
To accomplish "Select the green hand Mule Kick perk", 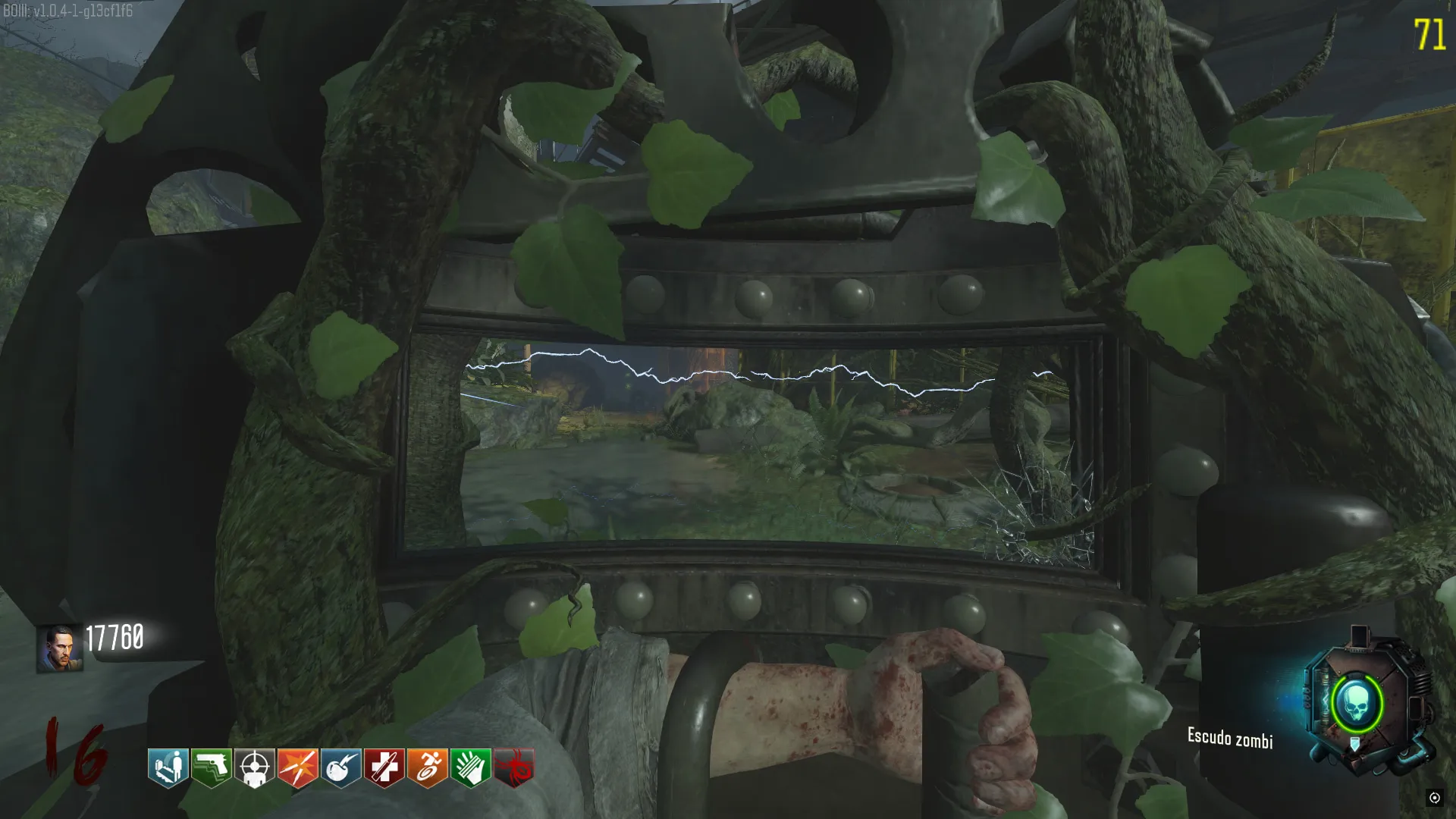I will [x=471, y=767].
